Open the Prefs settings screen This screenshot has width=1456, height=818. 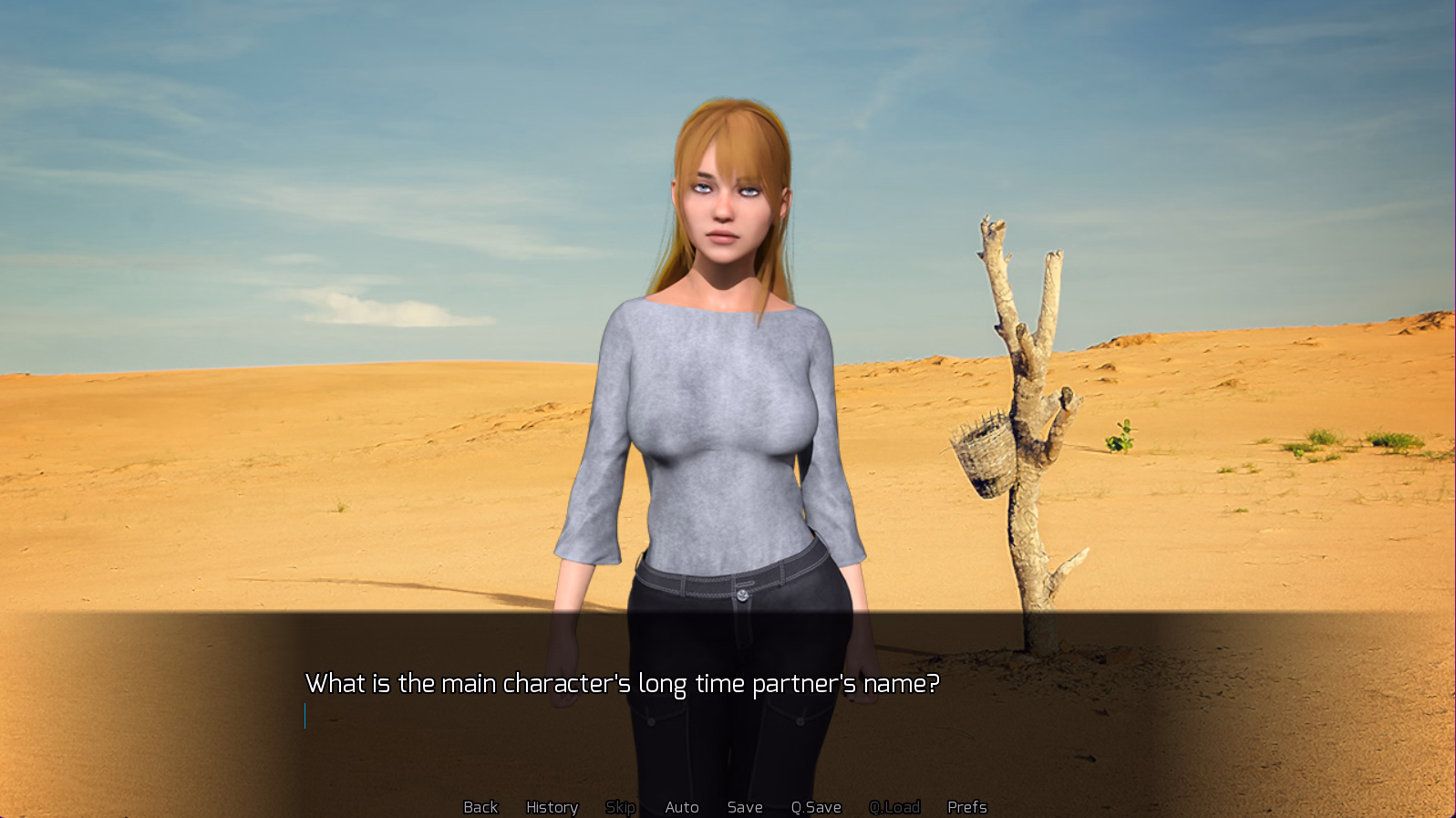coord(966,806)
